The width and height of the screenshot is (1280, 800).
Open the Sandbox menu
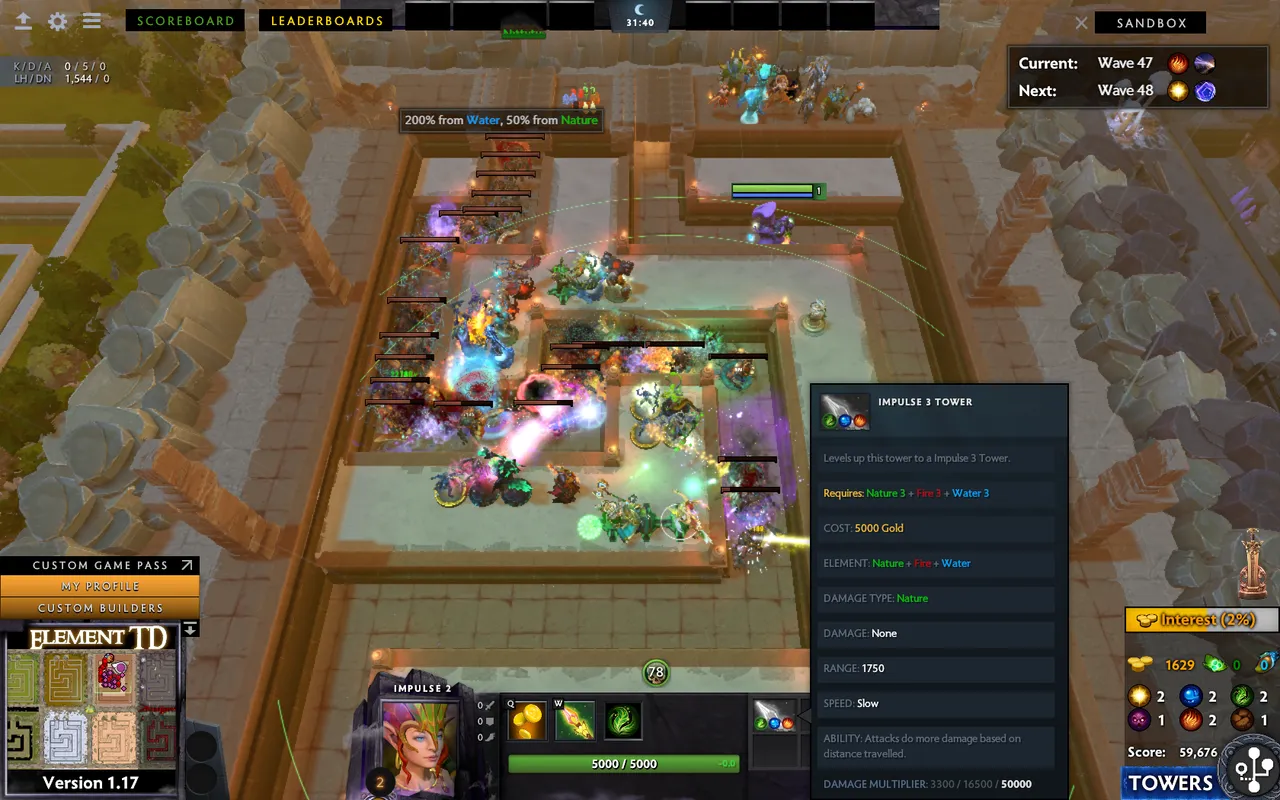coord(1150,23)
